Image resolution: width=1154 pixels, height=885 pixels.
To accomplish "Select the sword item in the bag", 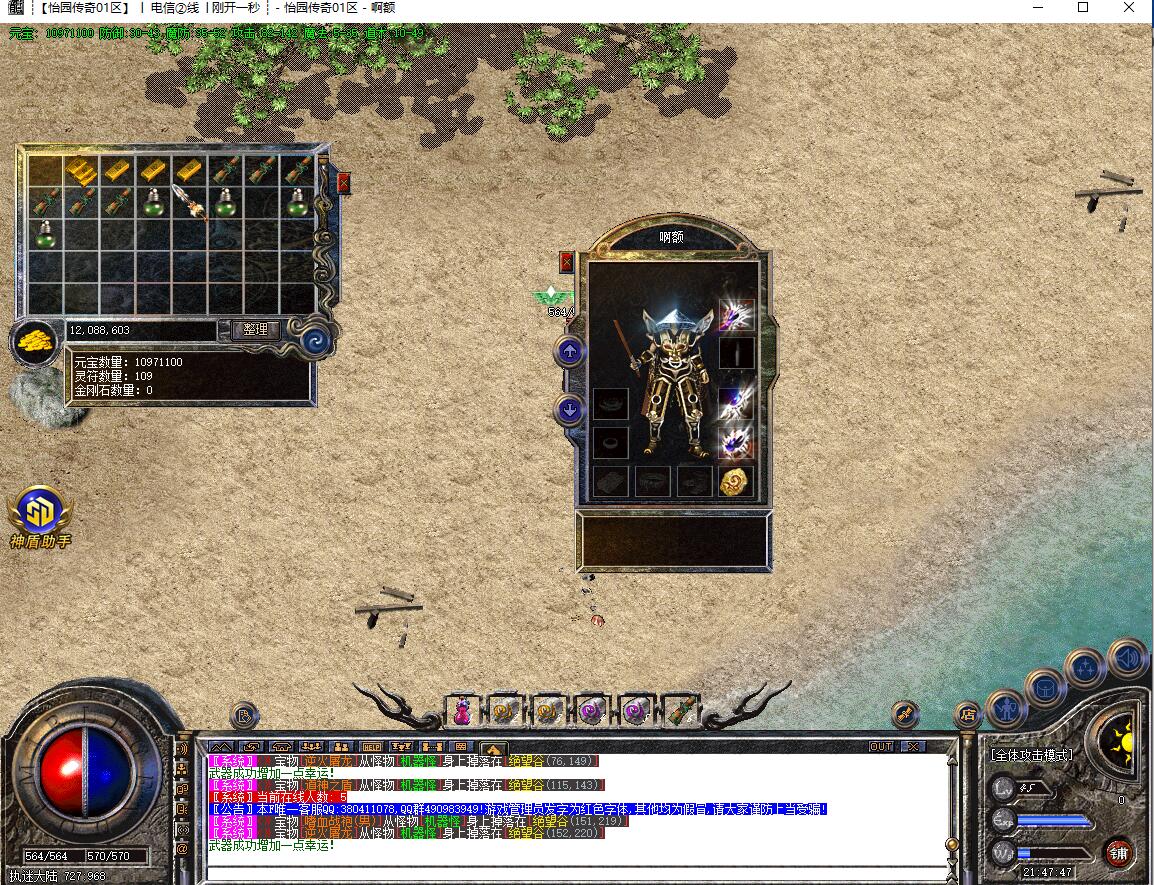I will (189, 200).
